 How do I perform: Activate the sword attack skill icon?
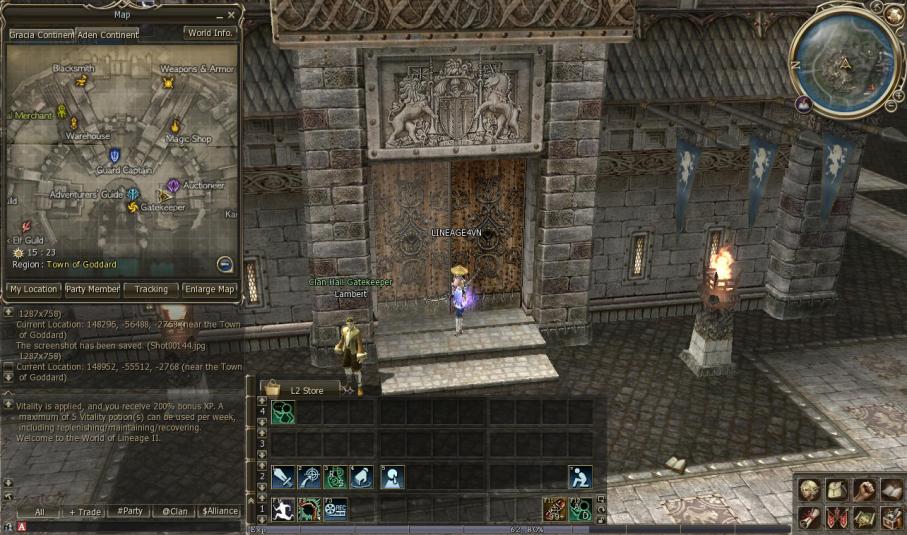pyautogui.click(x=283, y=477)
